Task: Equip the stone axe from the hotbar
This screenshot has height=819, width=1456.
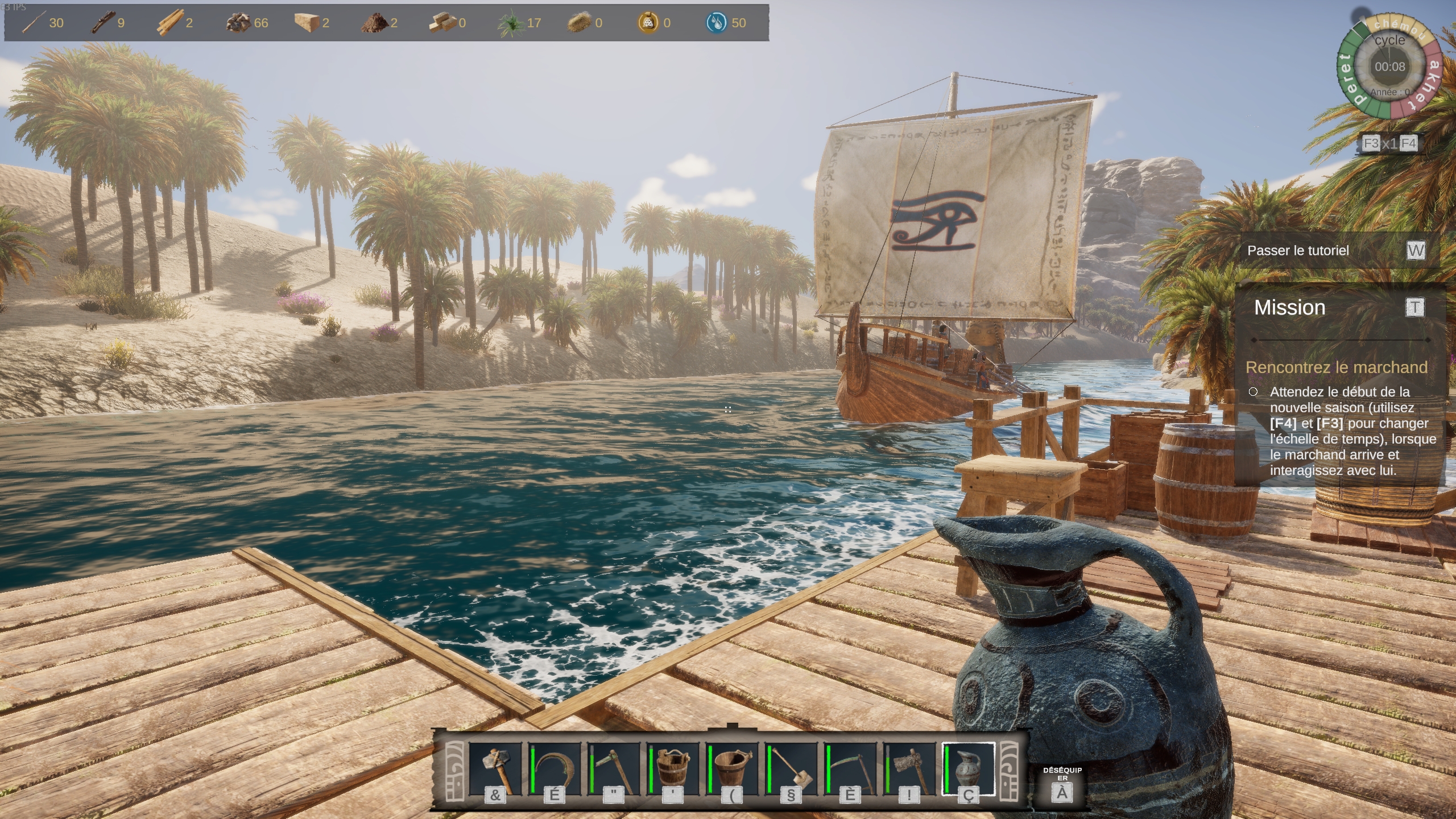Action: click(x=909, y=770)
